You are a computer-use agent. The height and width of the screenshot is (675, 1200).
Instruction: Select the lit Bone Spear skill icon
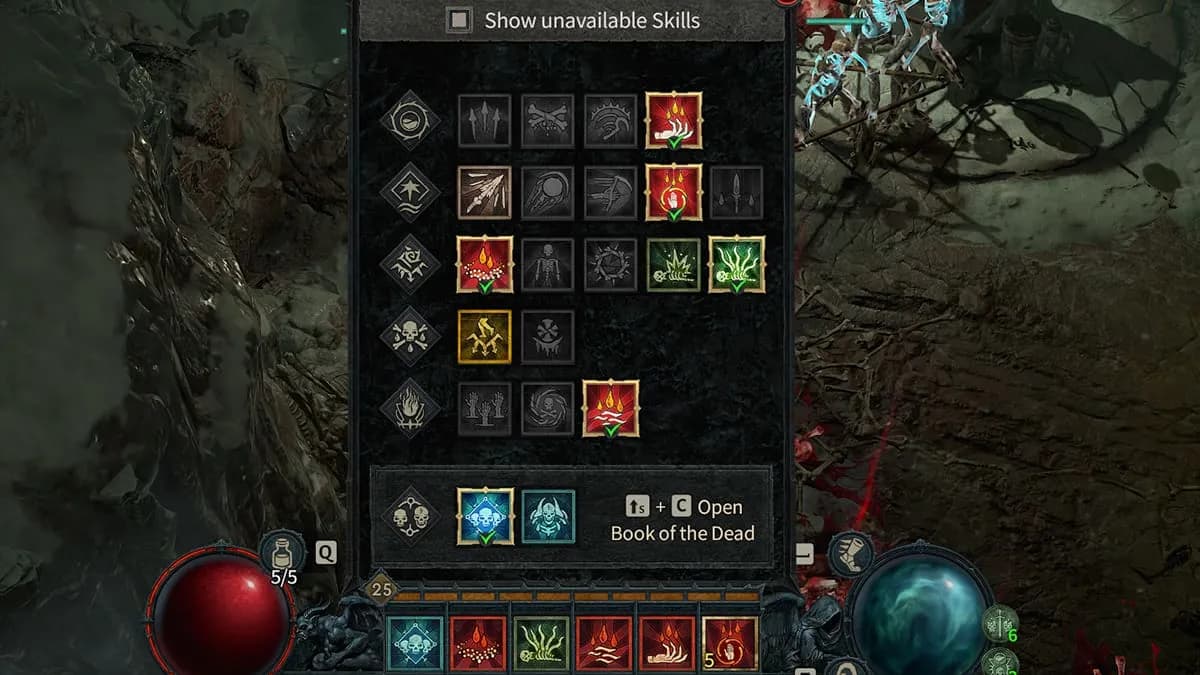(485, 192)
